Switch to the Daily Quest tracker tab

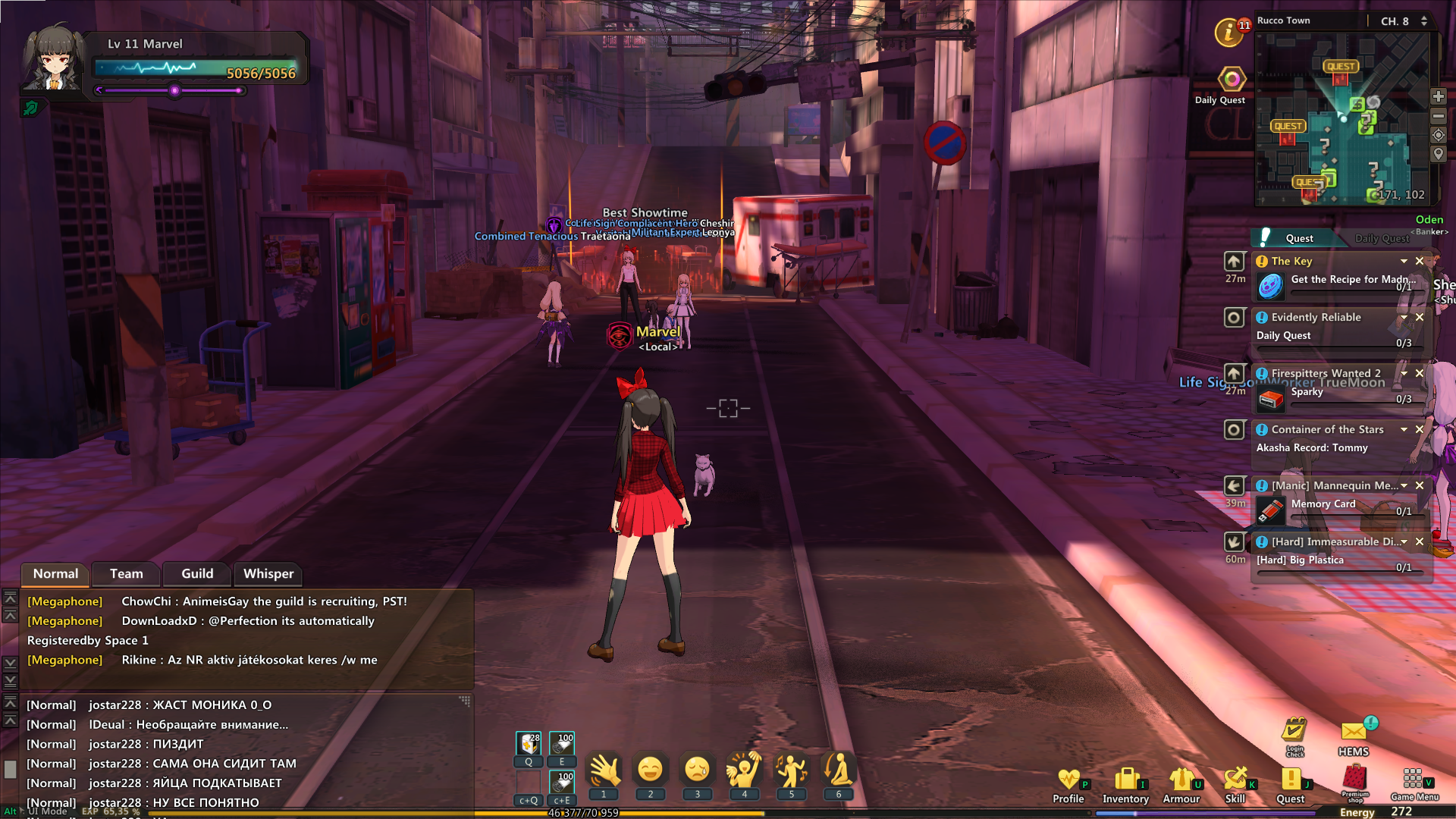(x=1382, y=238)
